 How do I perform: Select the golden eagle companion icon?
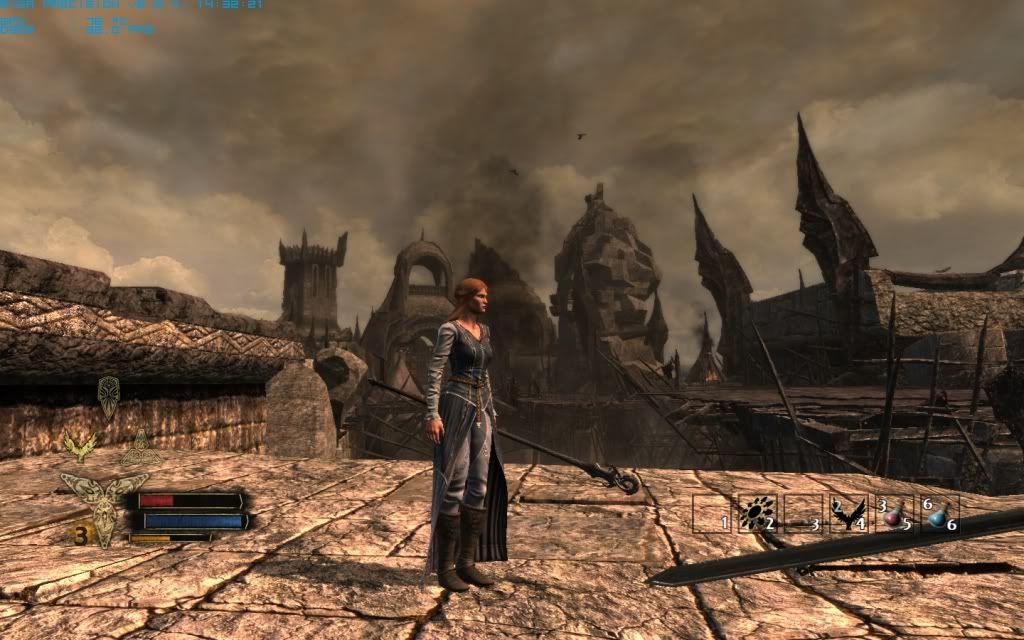click(x=79, y=444)
